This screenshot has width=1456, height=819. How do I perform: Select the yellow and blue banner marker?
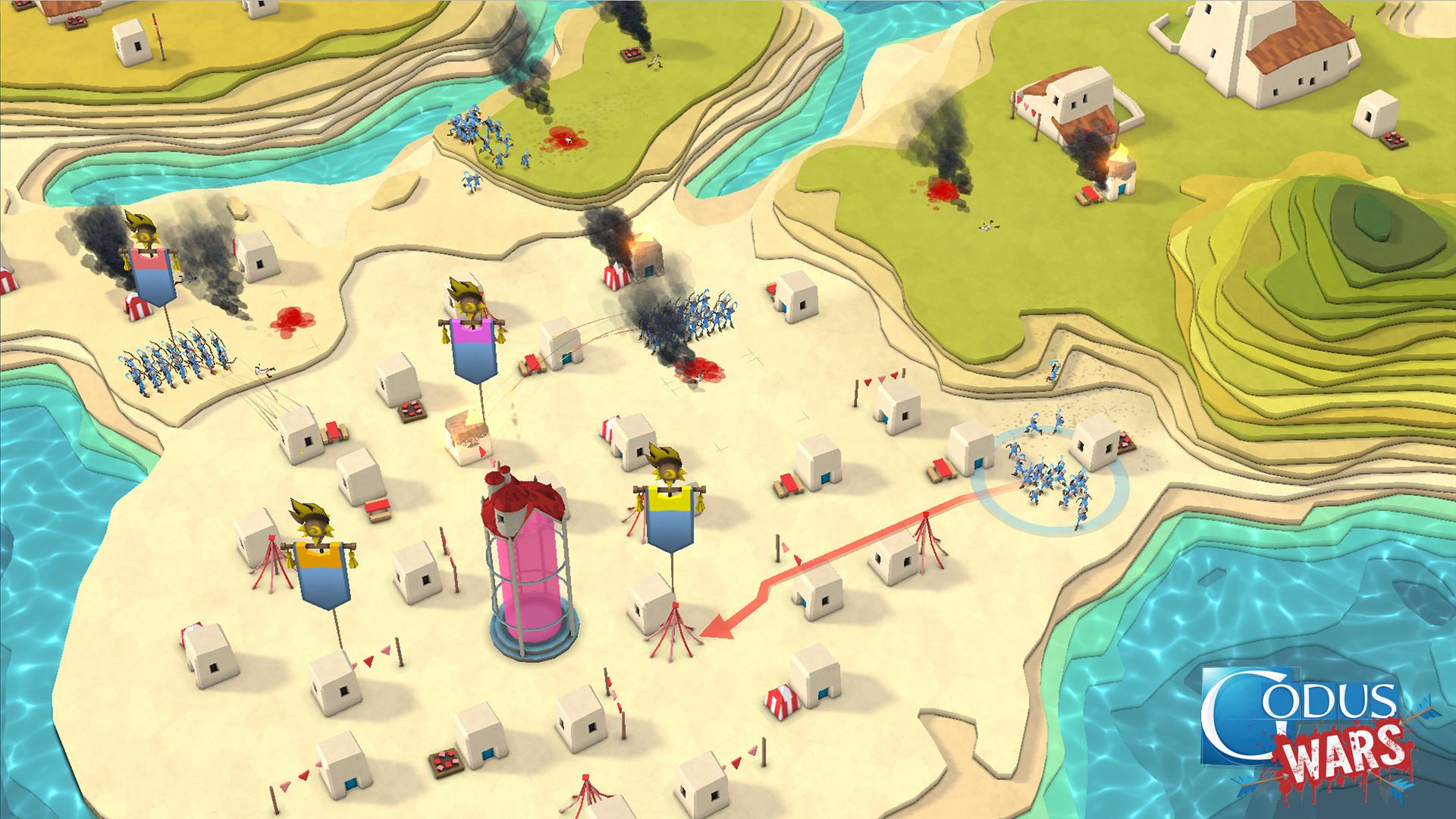[670, 517]
